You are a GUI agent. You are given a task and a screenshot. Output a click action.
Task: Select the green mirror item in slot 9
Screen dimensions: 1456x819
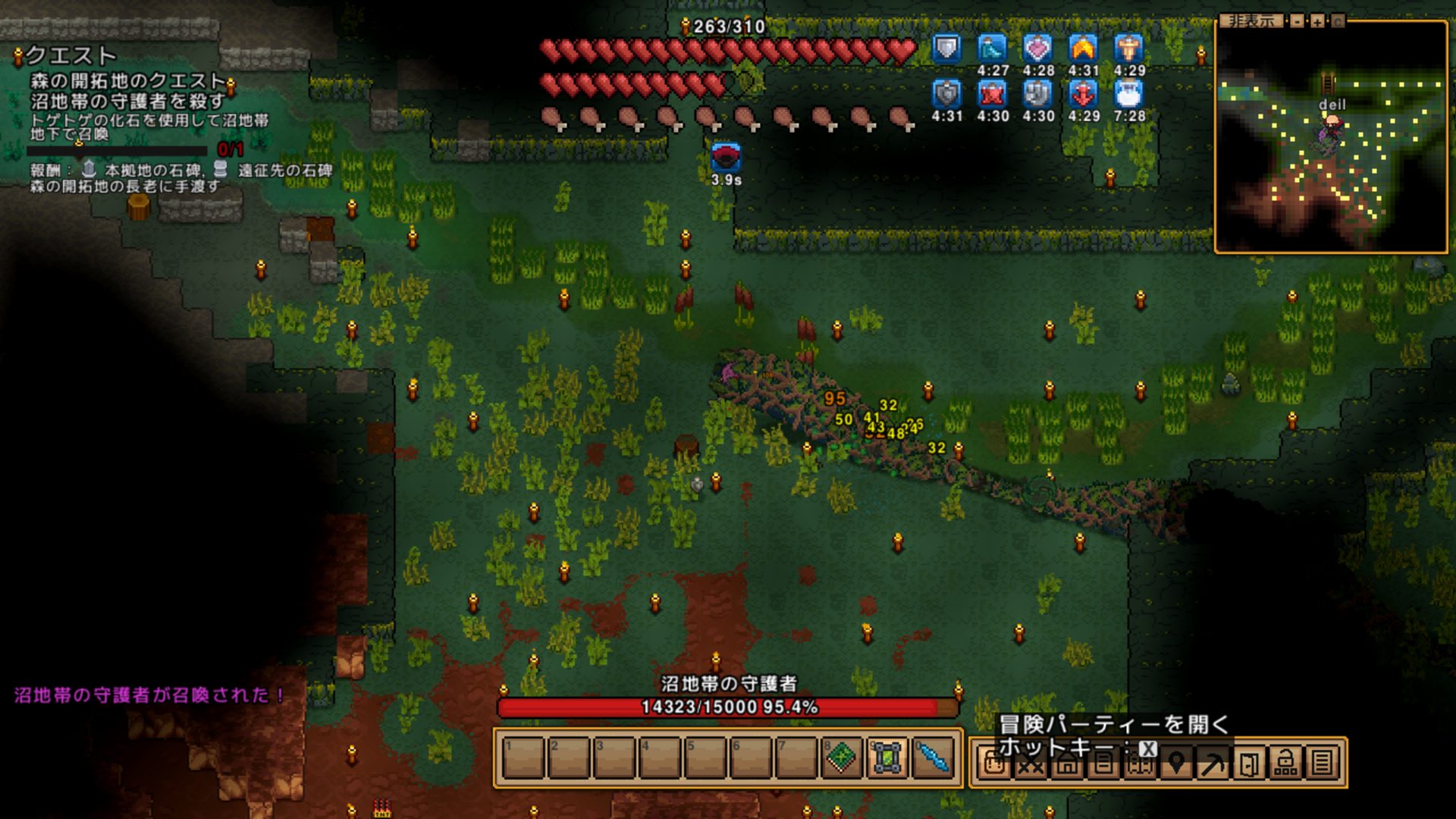pyautogui.click(x=886, y=758)
